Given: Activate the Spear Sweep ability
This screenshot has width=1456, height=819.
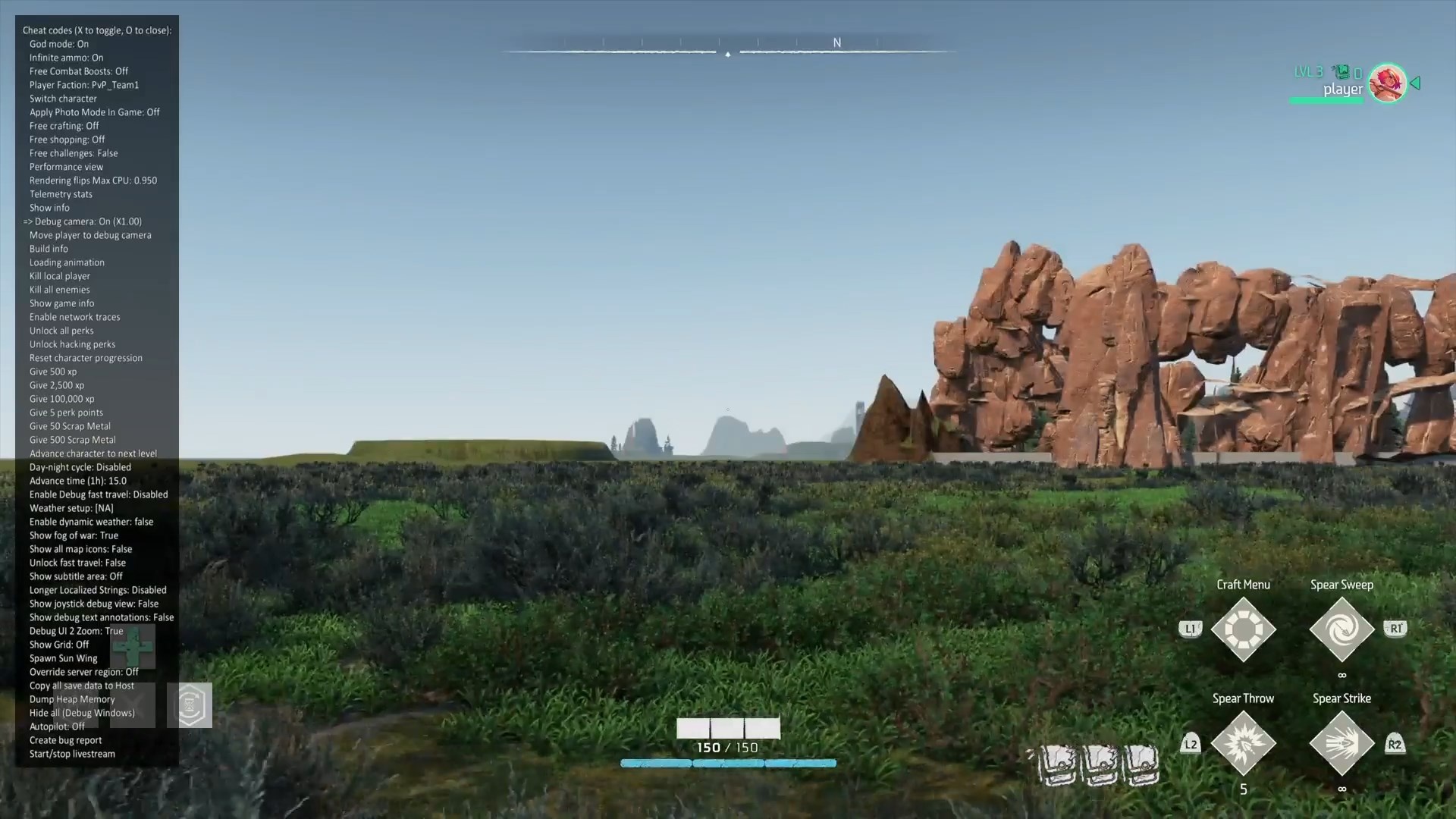Looking at the screenshot, I should point(1341,629).
